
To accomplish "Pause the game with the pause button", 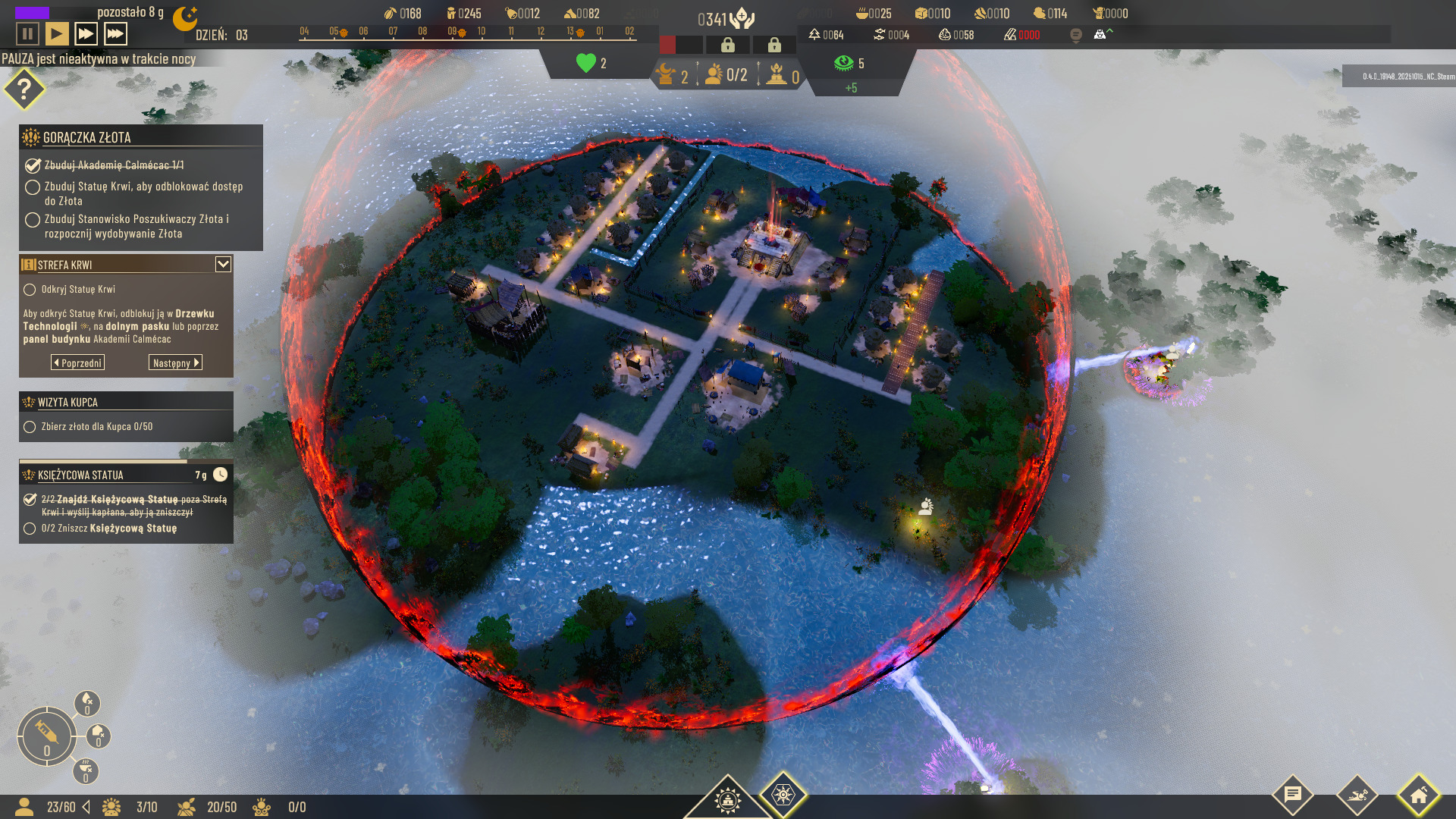I will pyautogui.click(x=27, y=34).
